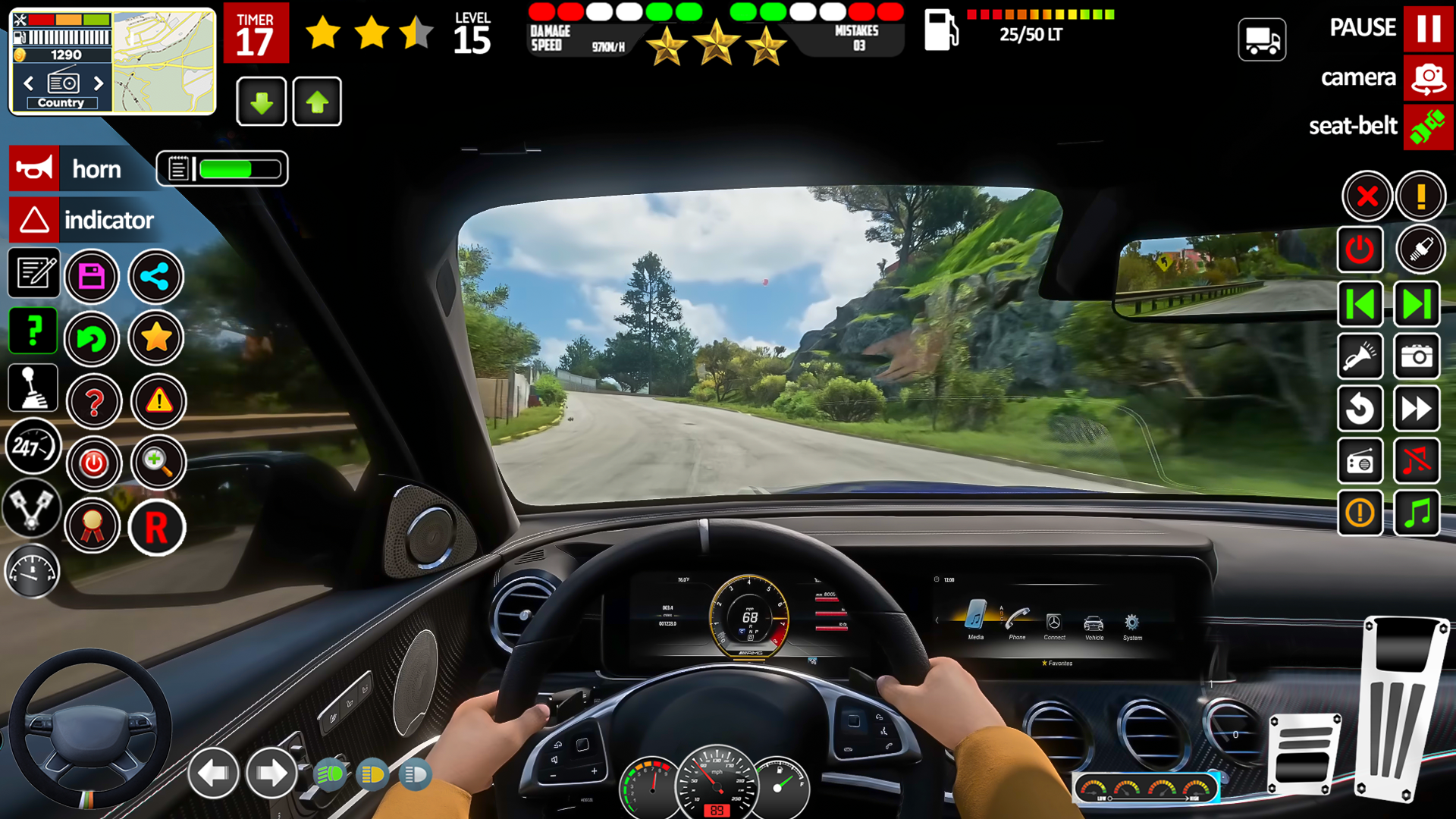Click the left chevron beside Country label
The width and height of the screenshot is (1456, 819).
point(28,83)
